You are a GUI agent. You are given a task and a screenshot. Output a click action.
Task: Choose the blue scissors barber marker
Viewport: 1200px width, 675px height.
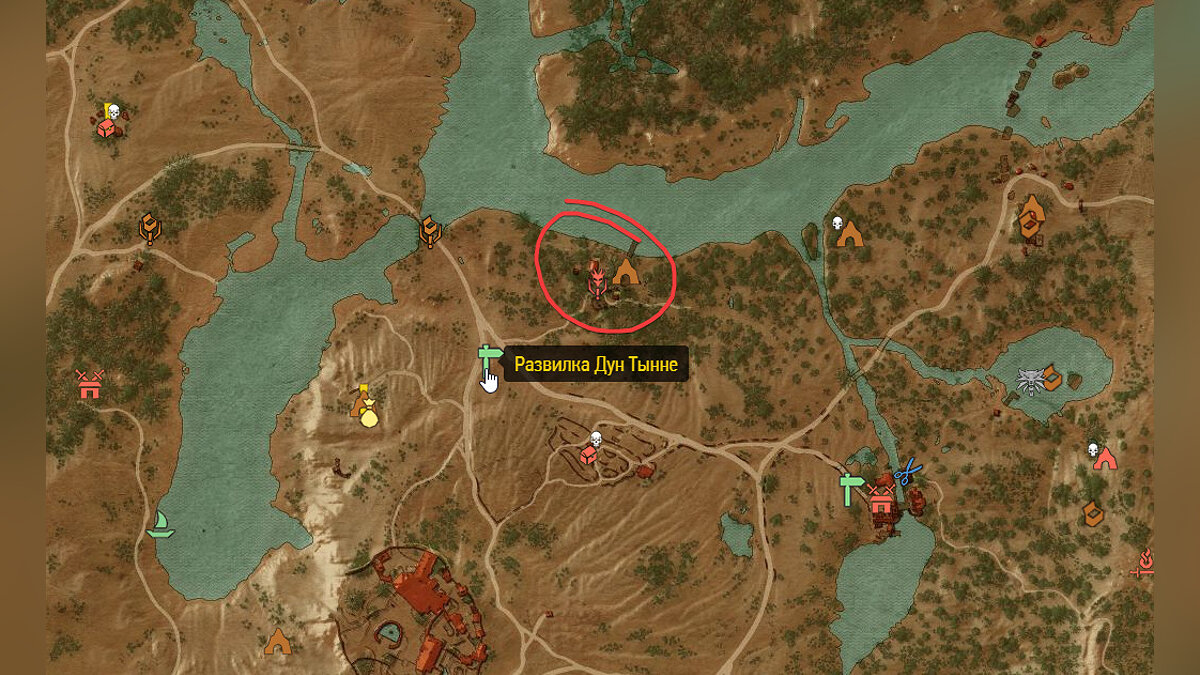(907, 471)
